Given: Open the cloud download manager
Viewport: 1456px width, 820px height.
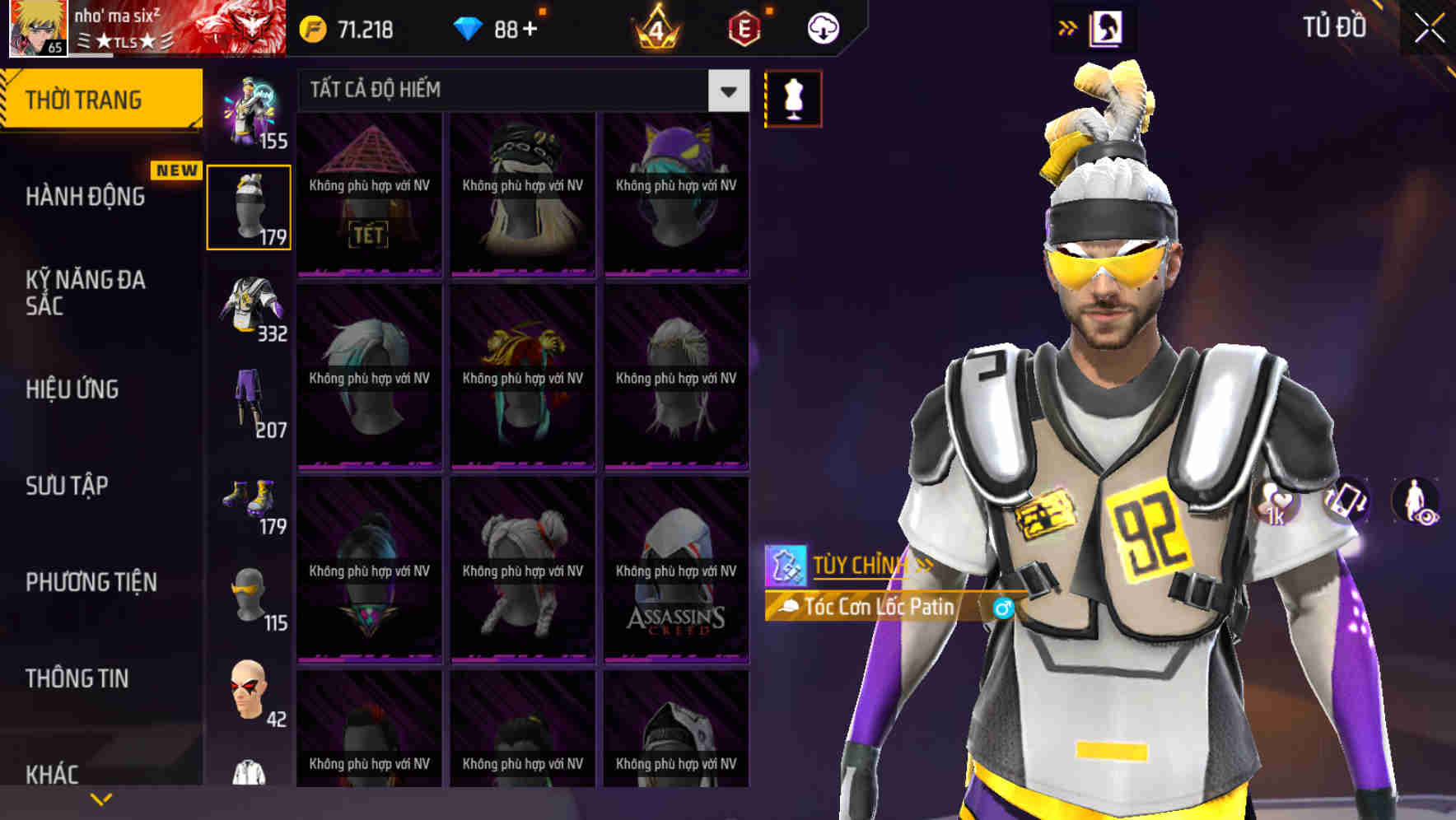Looking at the screenshot, I should (821, 27).
